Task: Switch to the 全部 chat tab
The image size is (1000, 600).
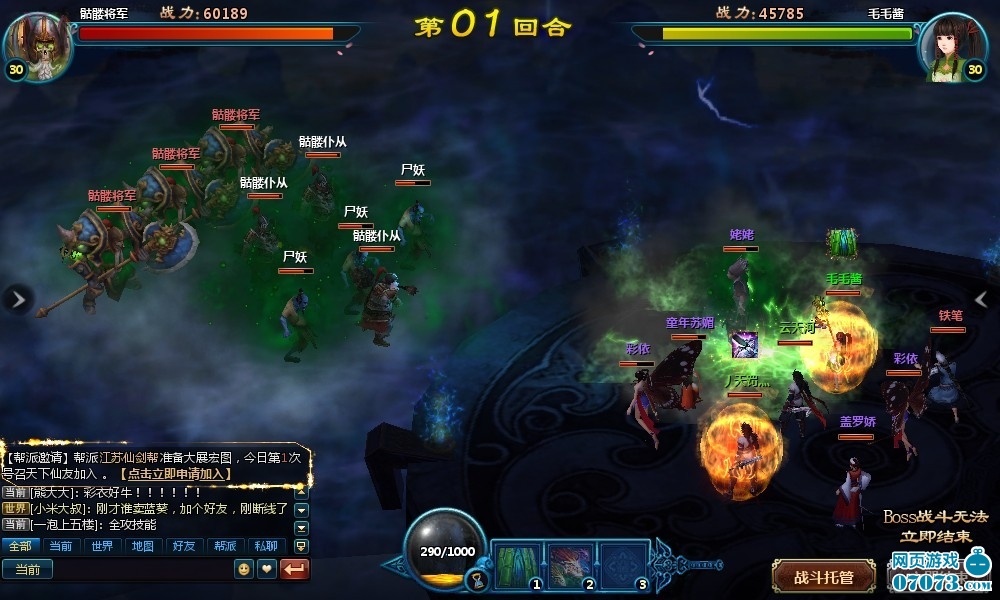Action: pyautogui.click(x=21, y=546)
